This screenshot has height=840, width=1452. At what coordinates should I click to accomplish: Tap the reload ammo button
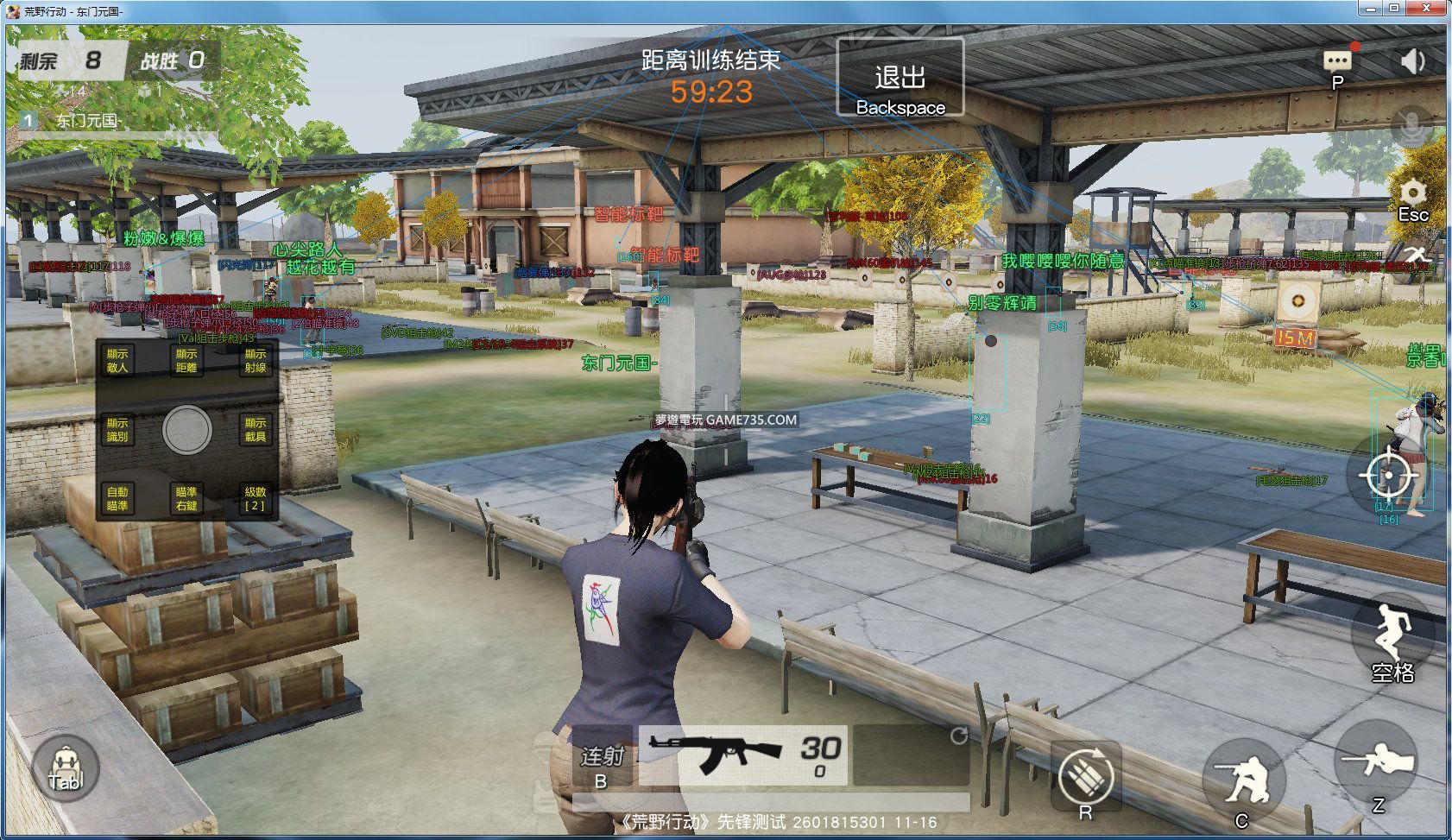pos(1086,776)
